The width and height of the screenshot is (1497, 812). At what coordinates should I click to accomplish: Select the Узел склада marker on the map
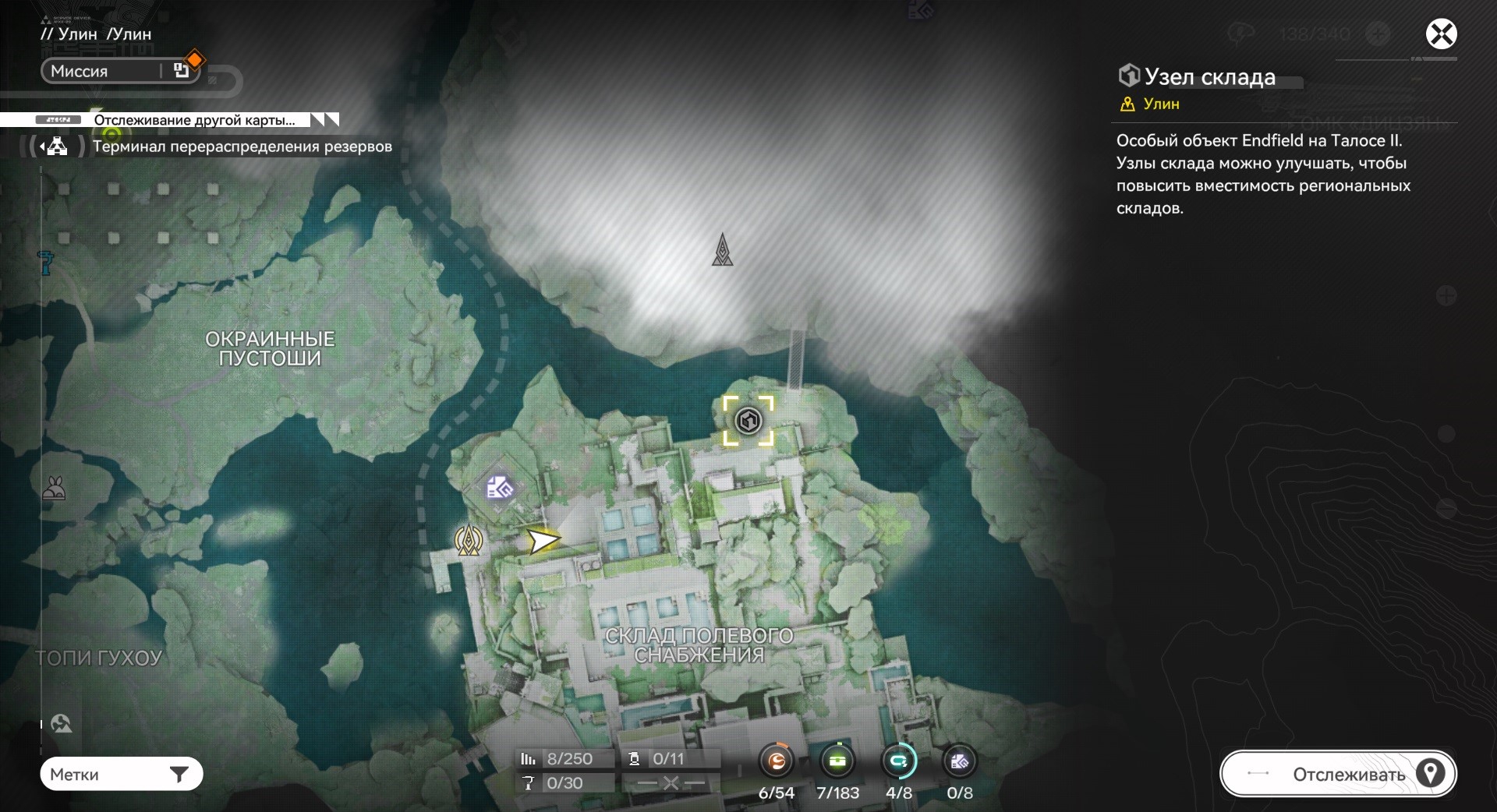748,421
